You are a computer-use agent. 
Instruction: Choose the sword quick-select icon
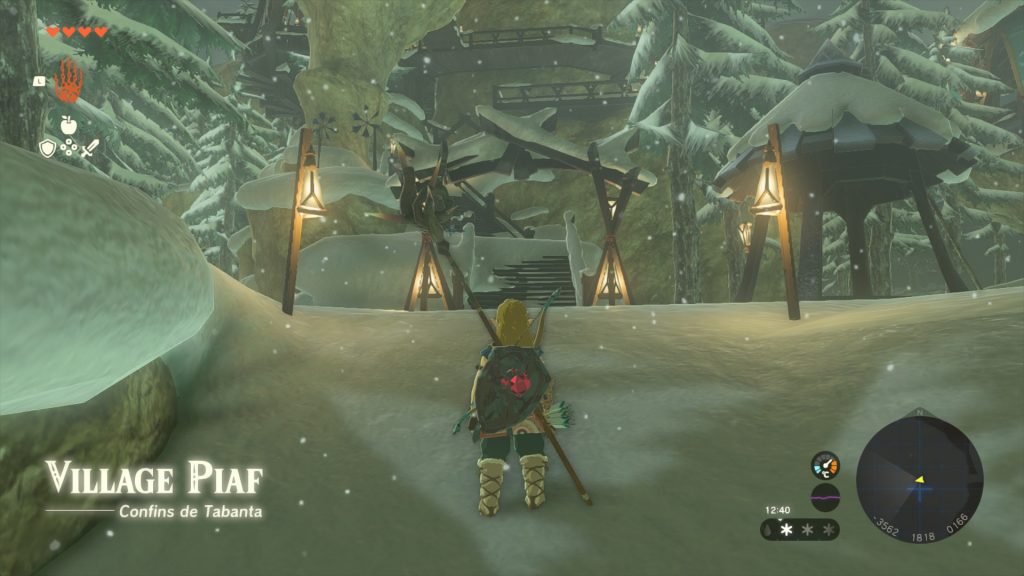(90, 149)
